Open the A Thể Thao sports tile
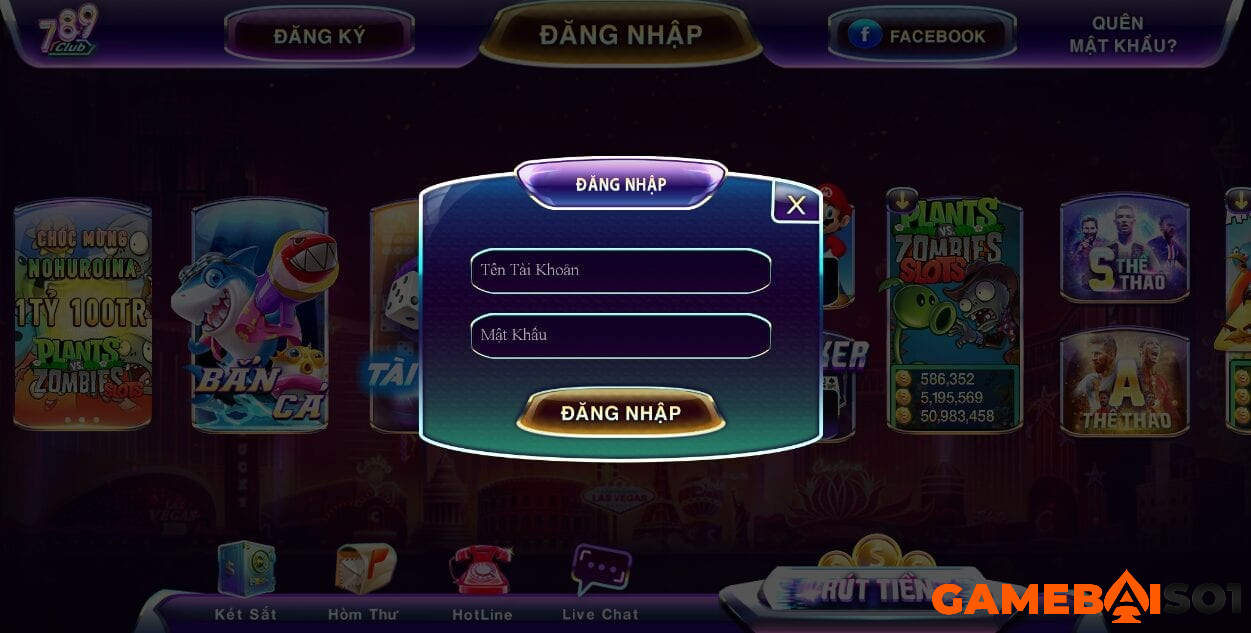Screen dimensions: 1251x633 1124,384
